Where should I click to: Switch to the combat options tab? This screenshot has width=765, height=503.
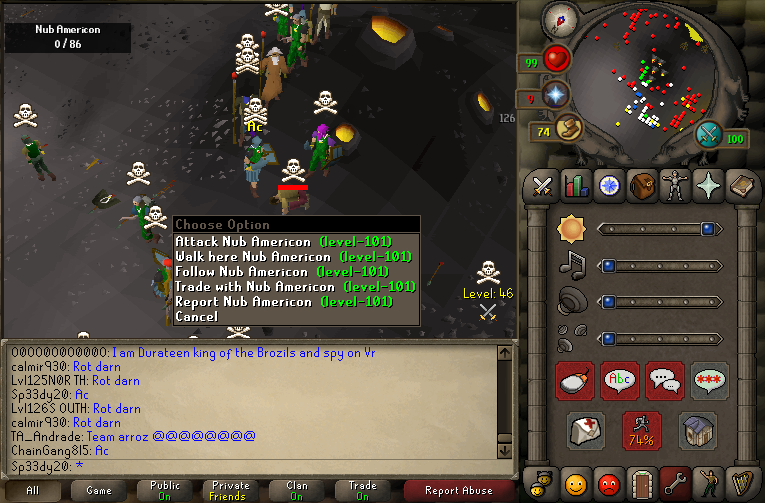click(543, 186)
